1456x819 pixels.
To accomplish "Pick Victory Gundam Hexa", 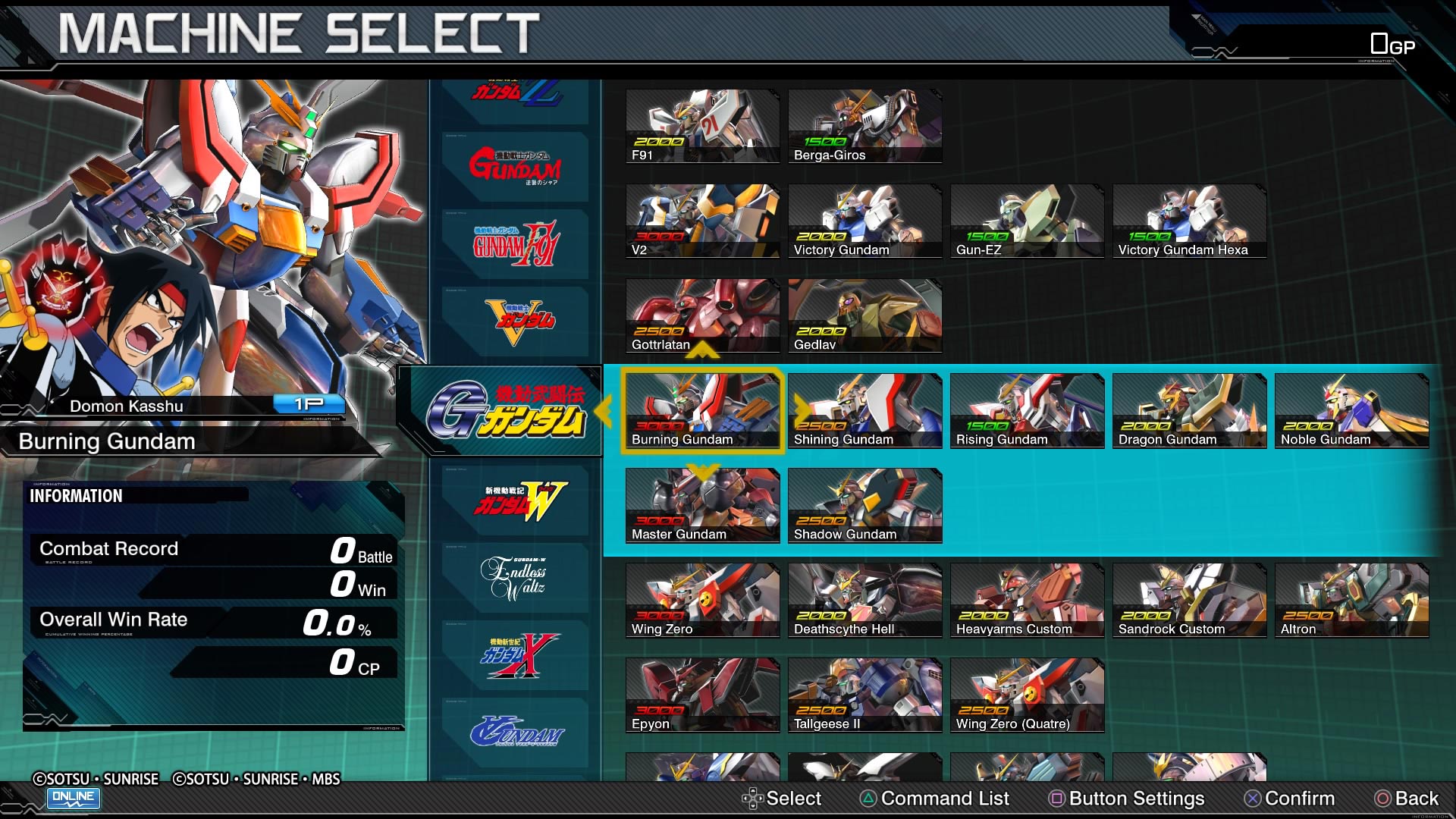I will pyautogui.click(x=1189, y=220).
